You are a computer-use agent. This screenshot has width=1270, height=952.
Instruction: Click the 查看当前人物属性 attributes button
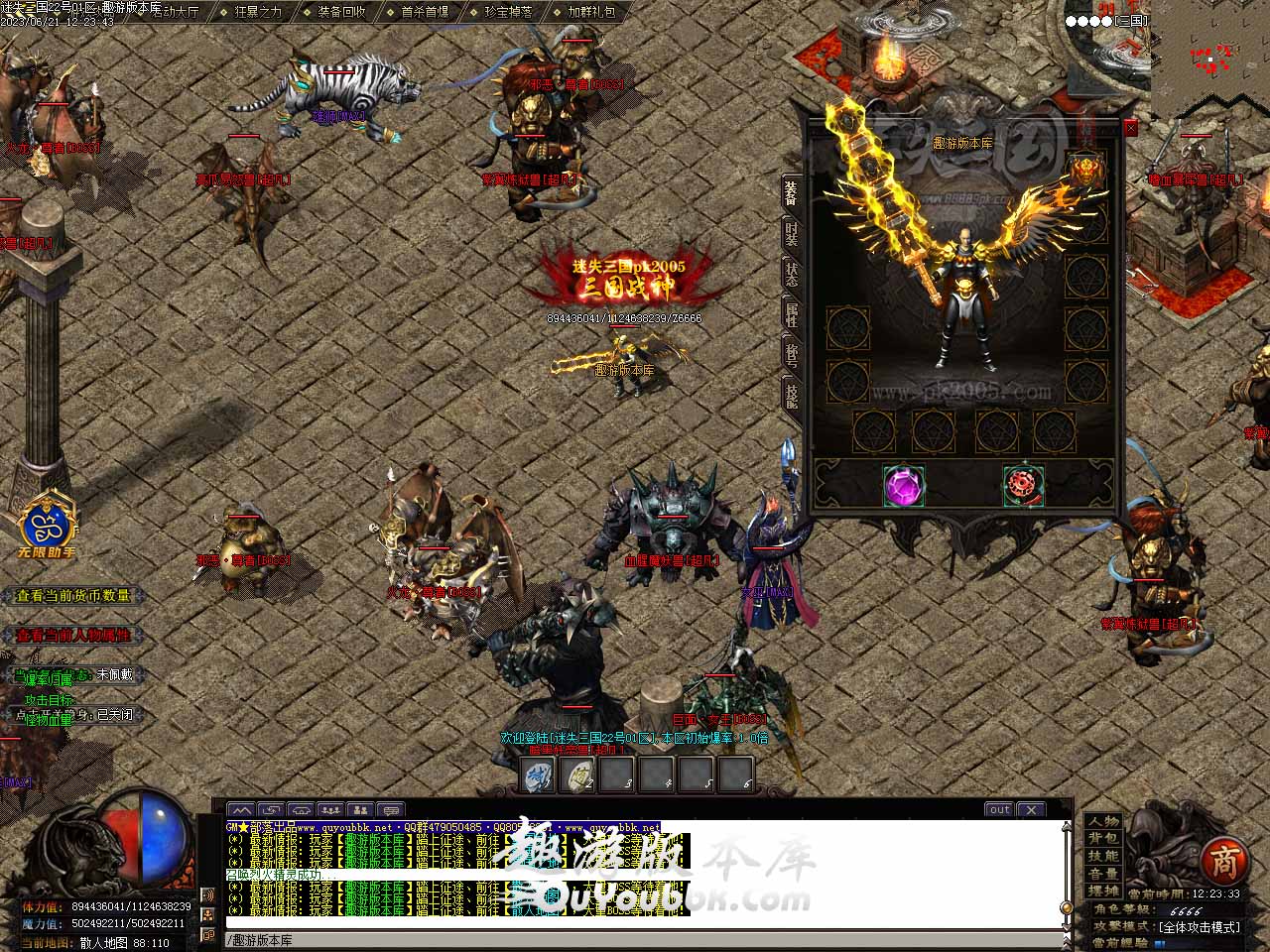click(x=73, y=636)
